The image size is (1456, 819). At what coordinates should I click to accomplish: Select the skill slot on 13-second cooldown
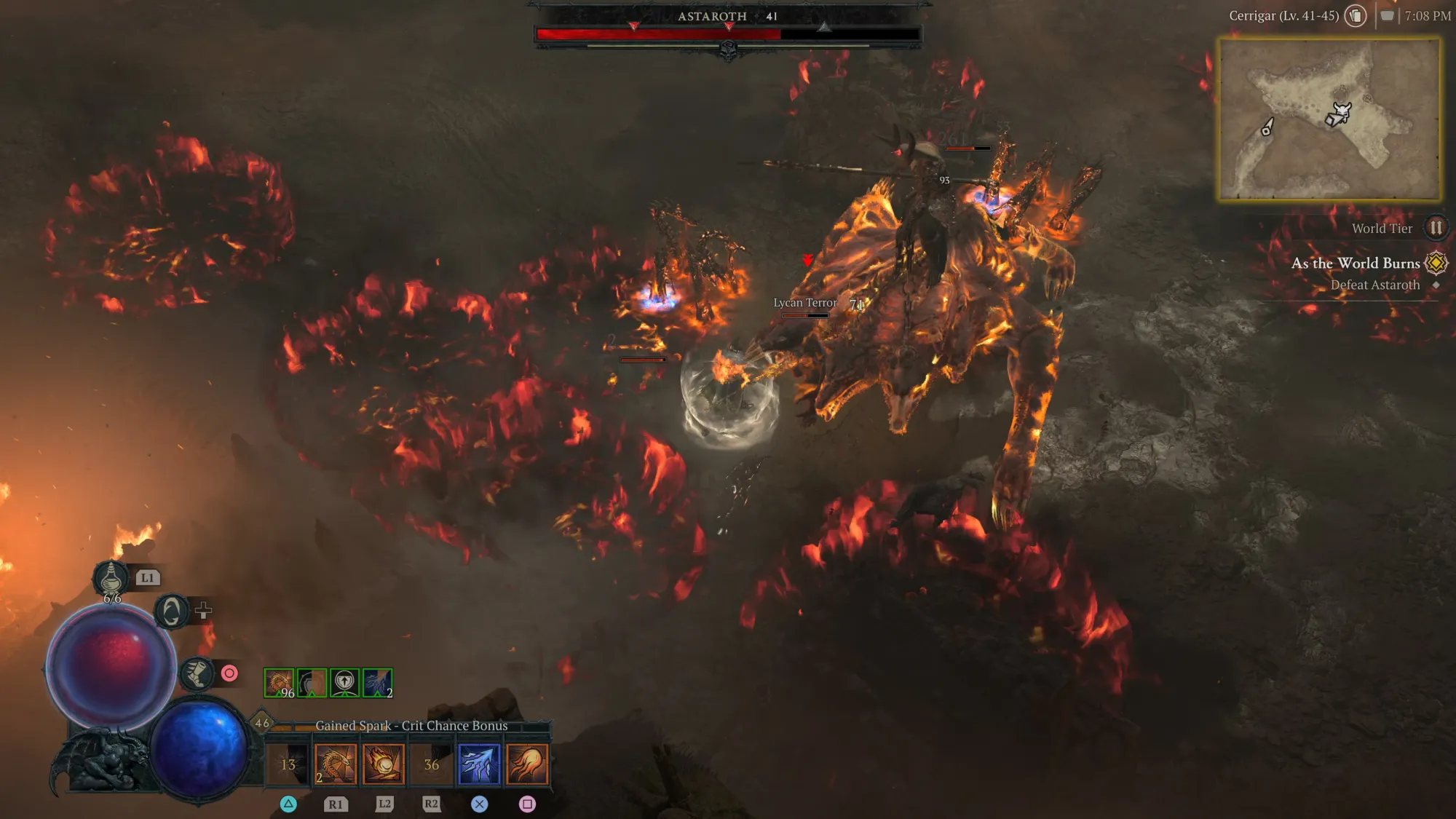pyautogui.click(x=288, y=764)
